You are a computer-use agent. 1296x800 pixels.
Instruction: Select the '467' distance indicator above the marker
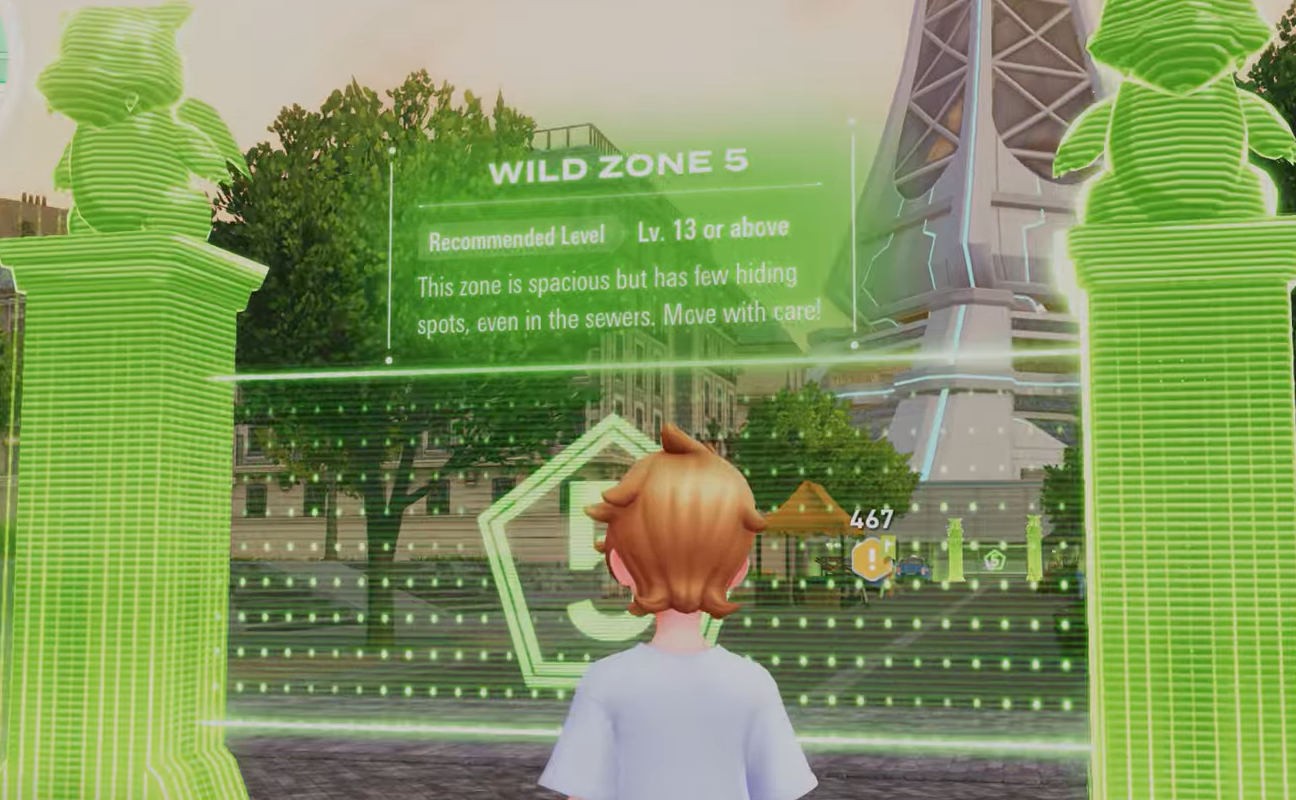tap(870, 518)
